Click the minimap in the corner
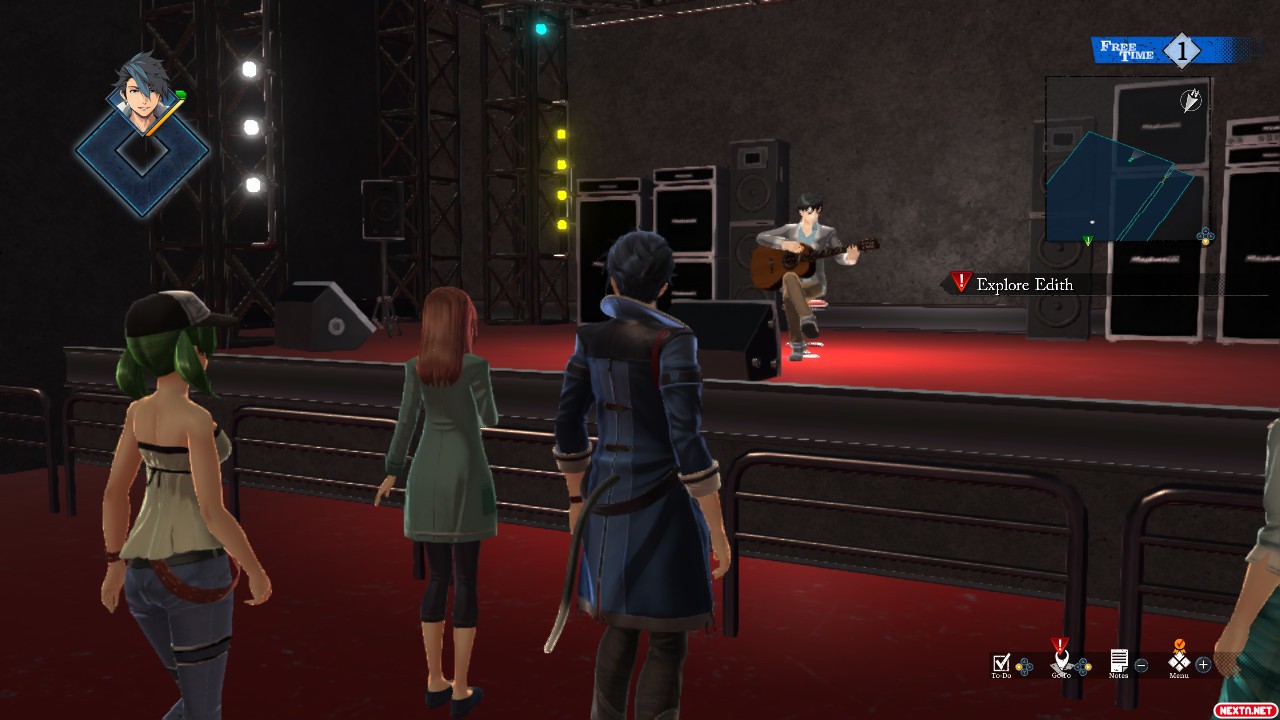Image resolution: width=1280 pixels, height=720 pixels. pyautogui.click(x=1128, y=158)
